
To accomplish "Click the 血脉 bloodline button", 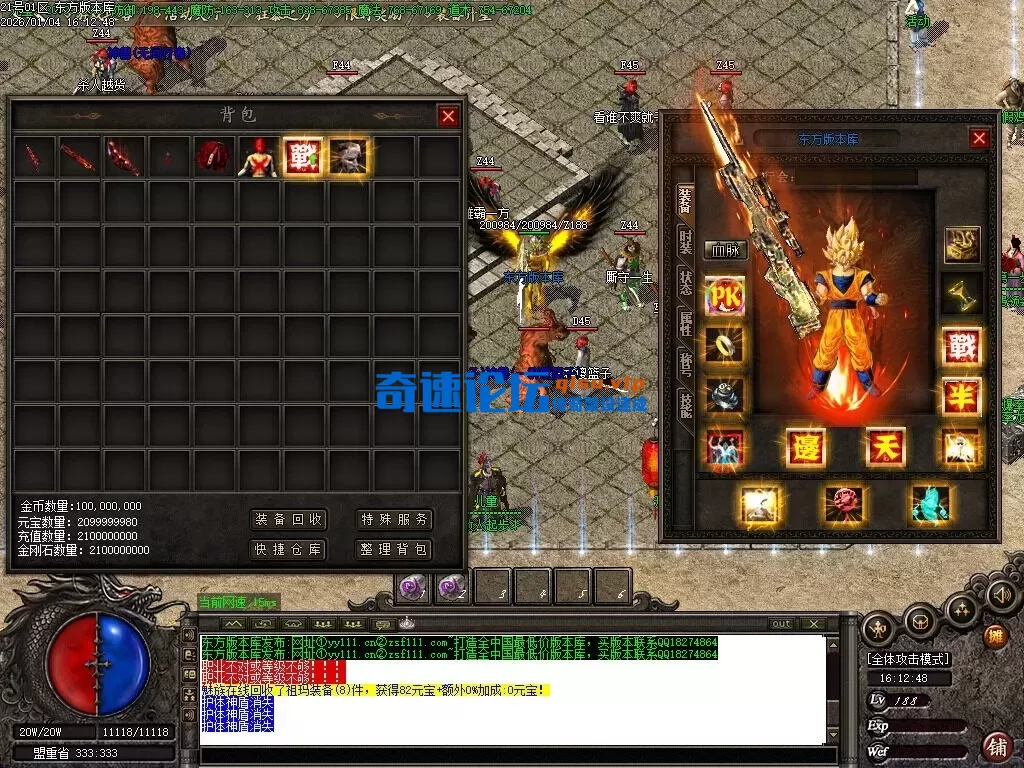I will point(726,251).
